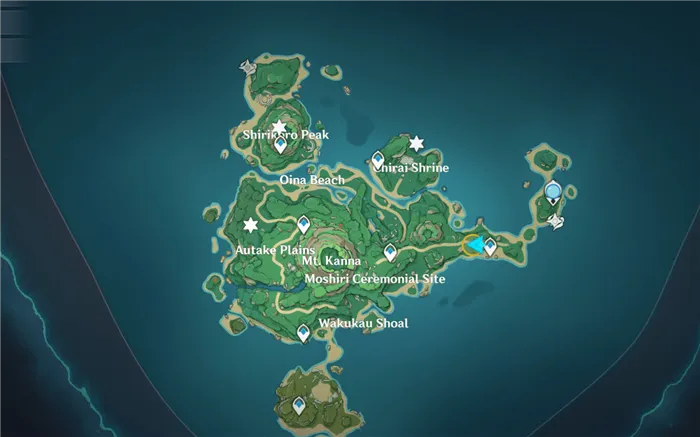
Task: Click the domain marker on the northwest islet
Action: point(247,67)
